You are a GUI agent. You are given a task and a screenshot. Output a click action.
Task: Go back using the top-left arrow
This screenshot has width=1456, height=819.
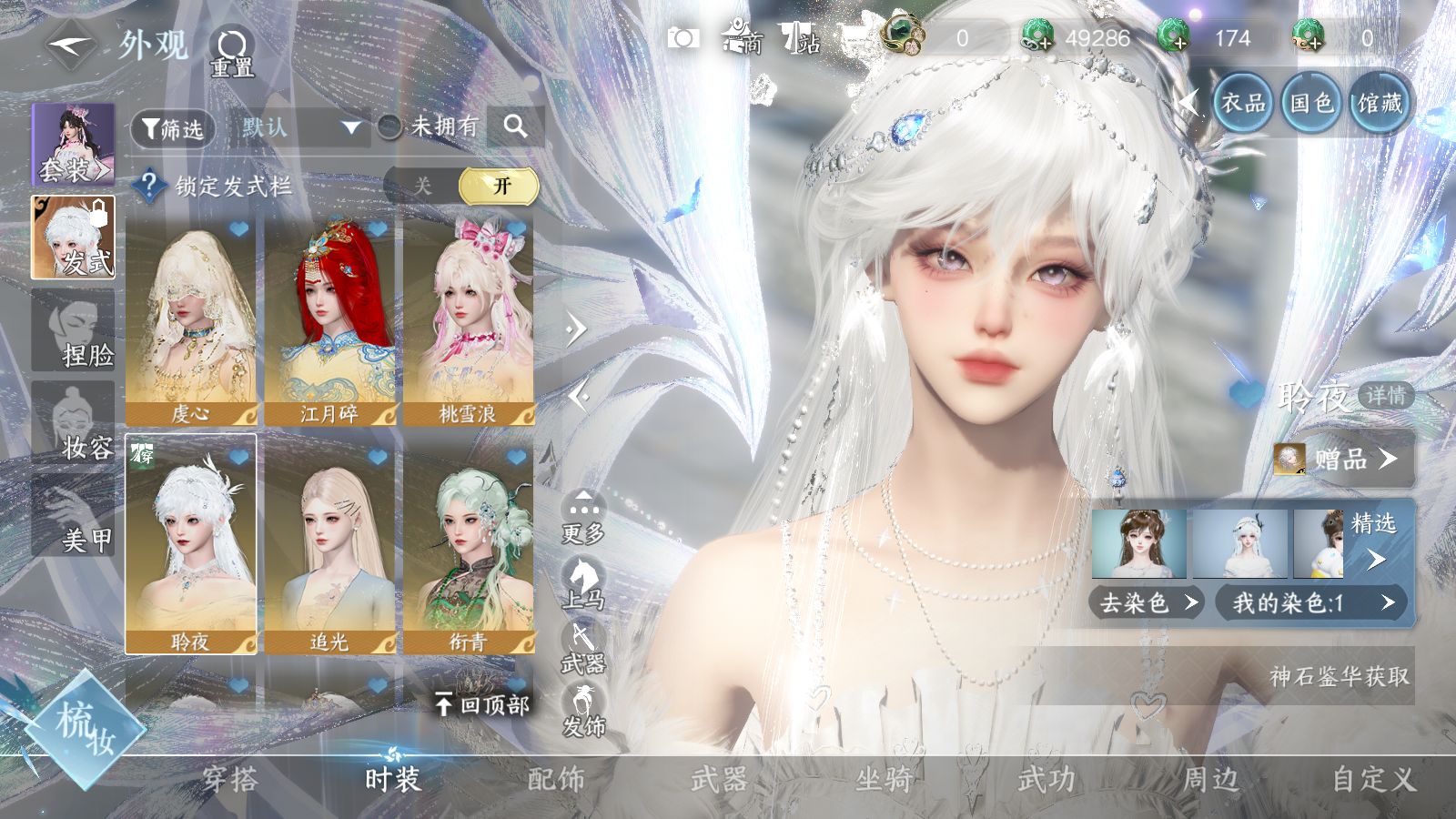coord(71,45)
